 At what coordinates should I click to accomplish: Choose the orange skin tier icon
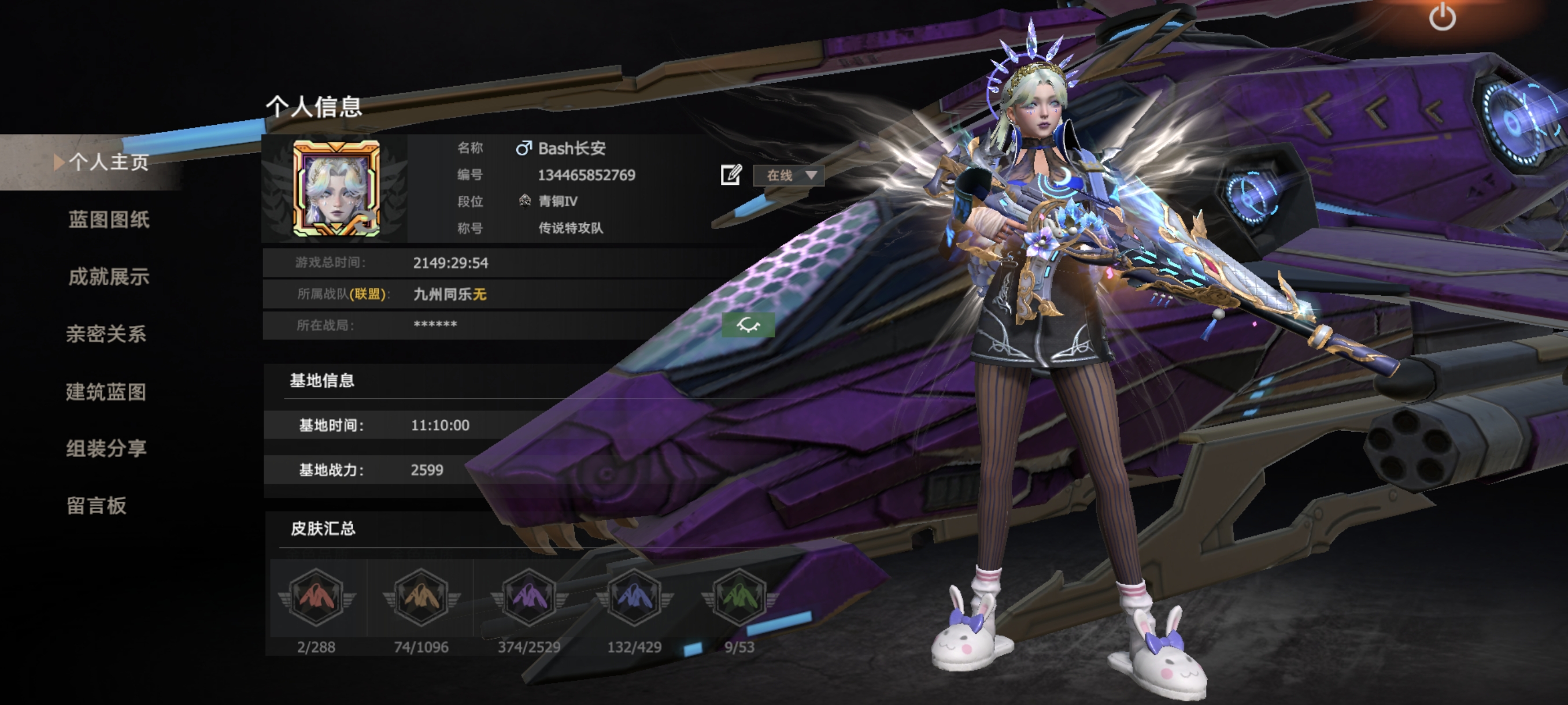coord(421,598)
